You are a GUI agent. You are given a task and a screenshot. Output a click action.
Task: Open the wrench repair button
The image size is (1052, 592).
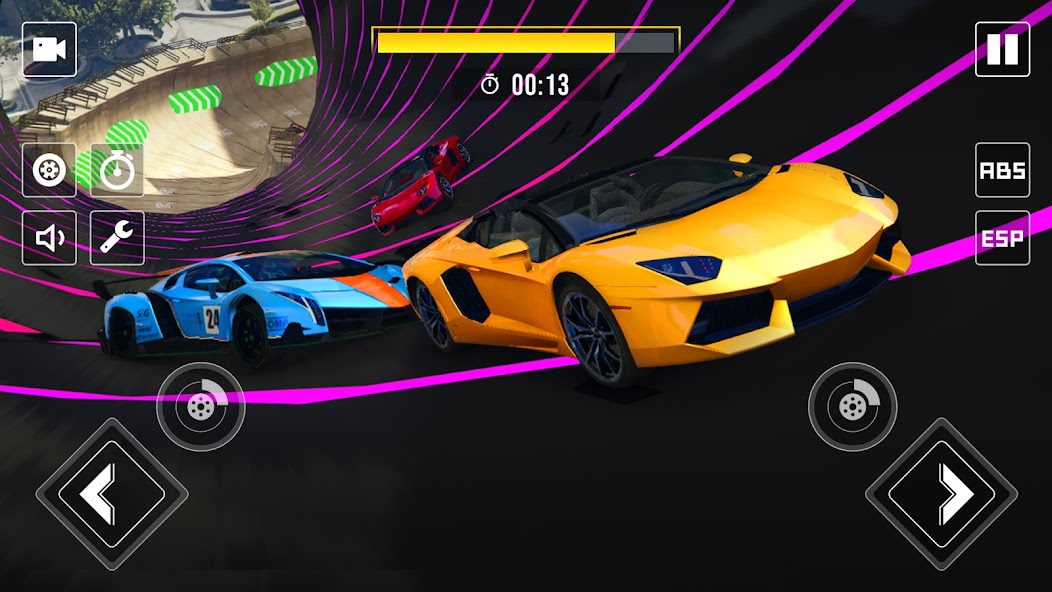coord(117,238)
